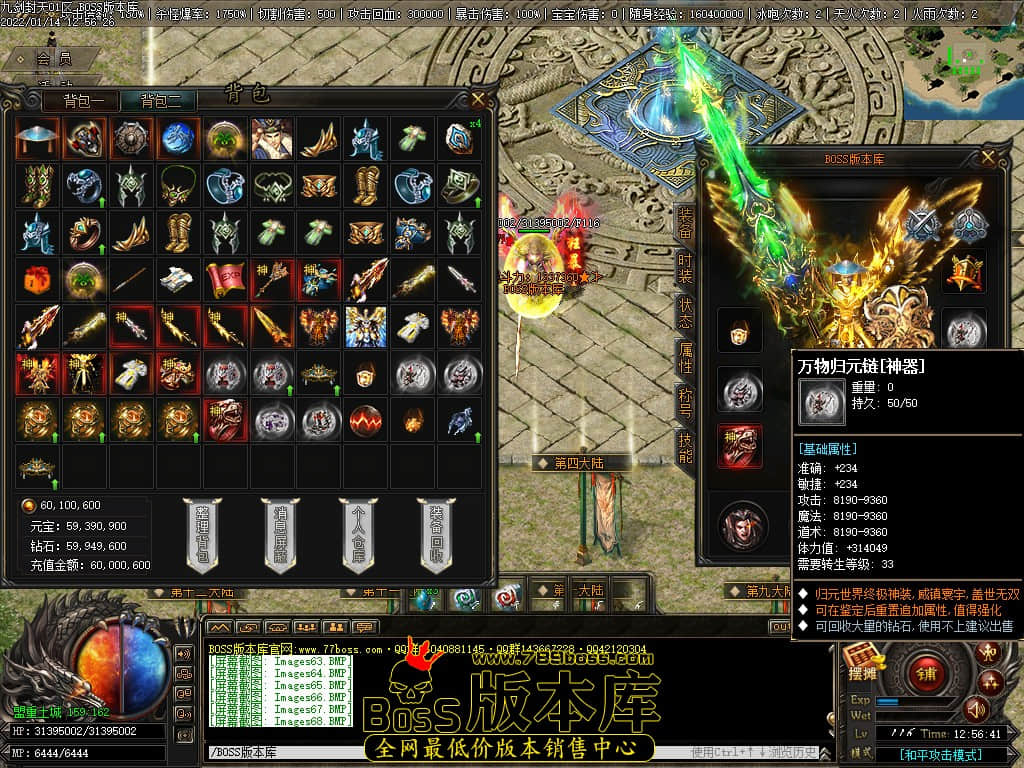Open the 时装 costume tab

685,270
